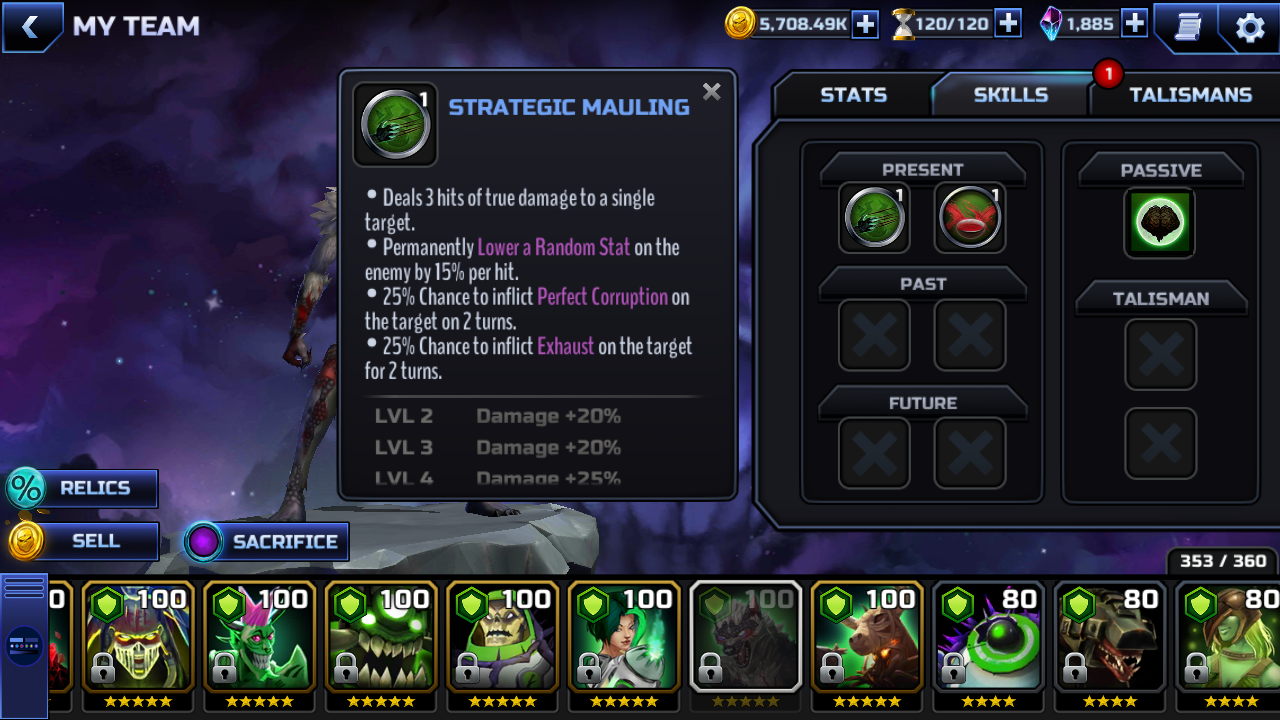Open the settings gear menu
Viewport: 1280px width, 720px height.
(1250, 27)
